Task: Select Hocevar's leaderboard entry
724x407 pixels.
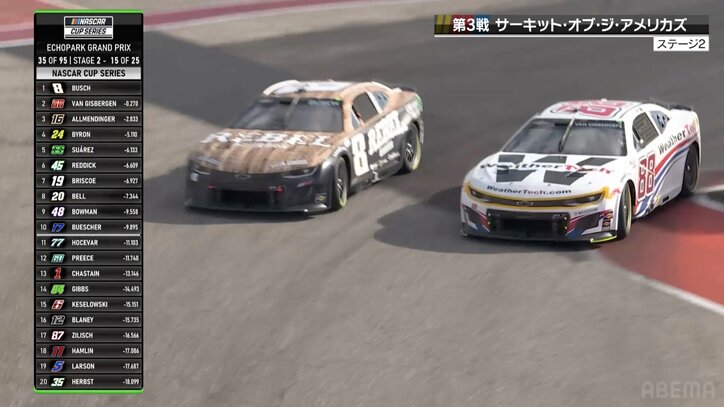Action: (x=88, y=242)
